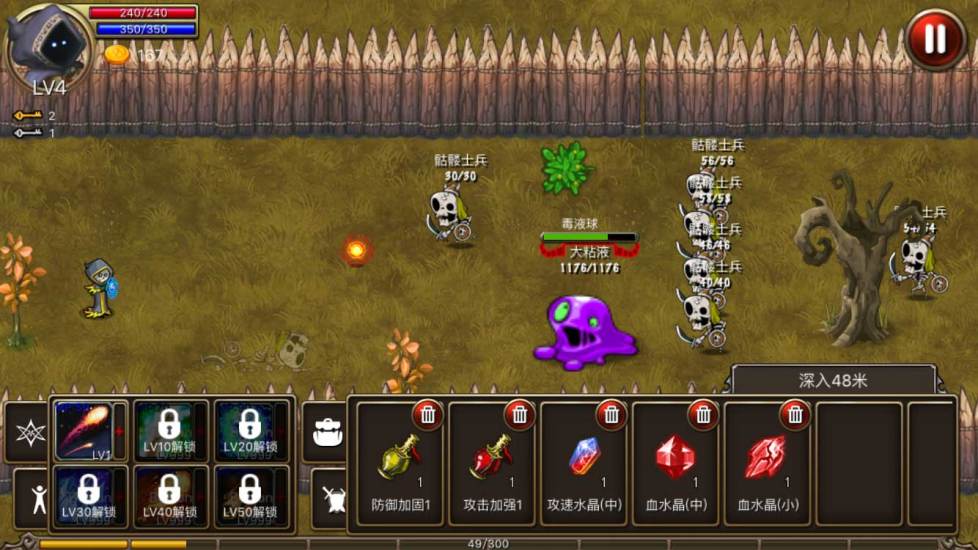Use the 血水晶(中) red crystal
978x550 pixels.
click(675, 460)
